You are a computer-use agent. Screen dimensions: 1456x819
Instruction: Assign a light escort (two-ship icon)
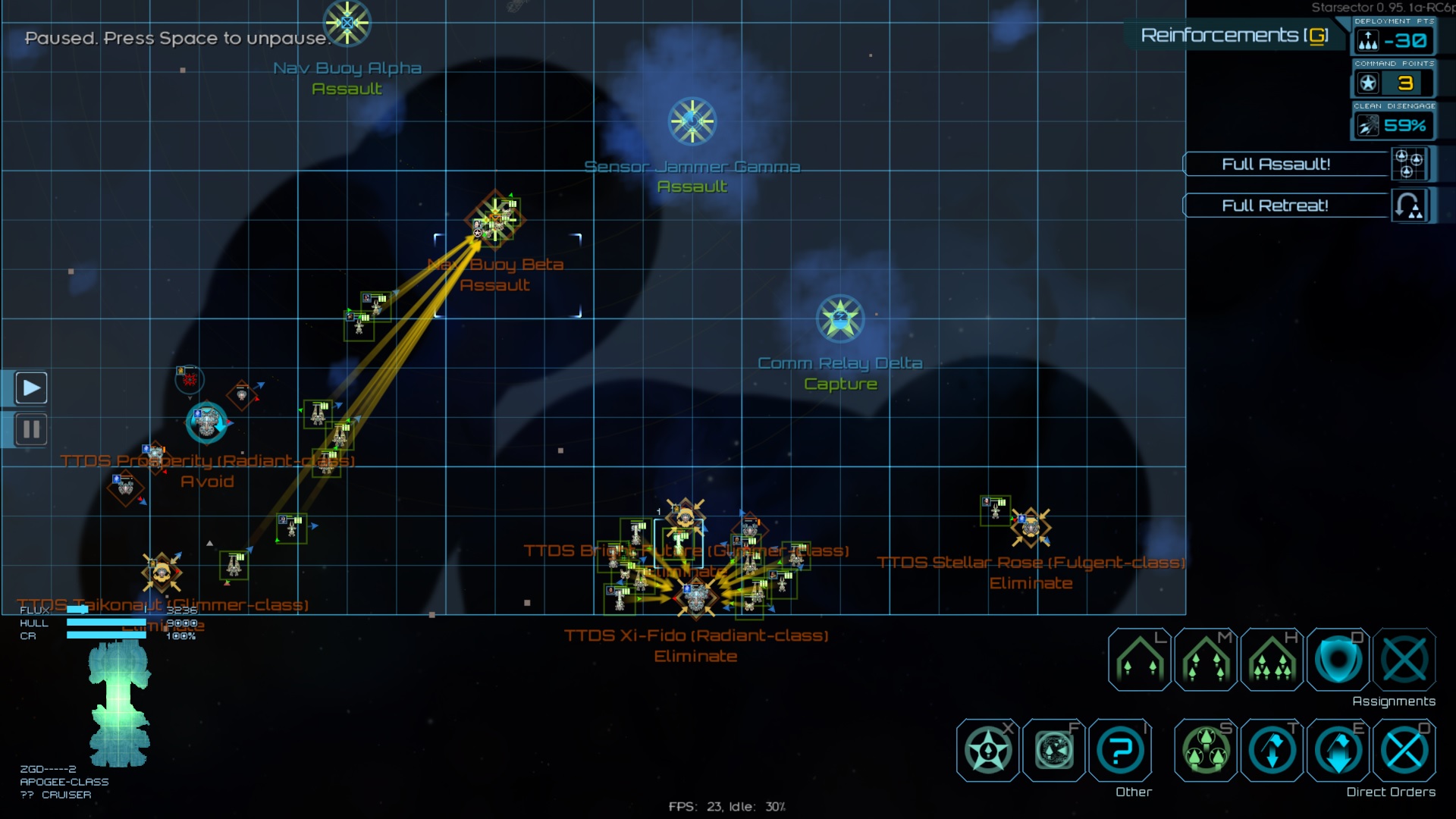1139,660
